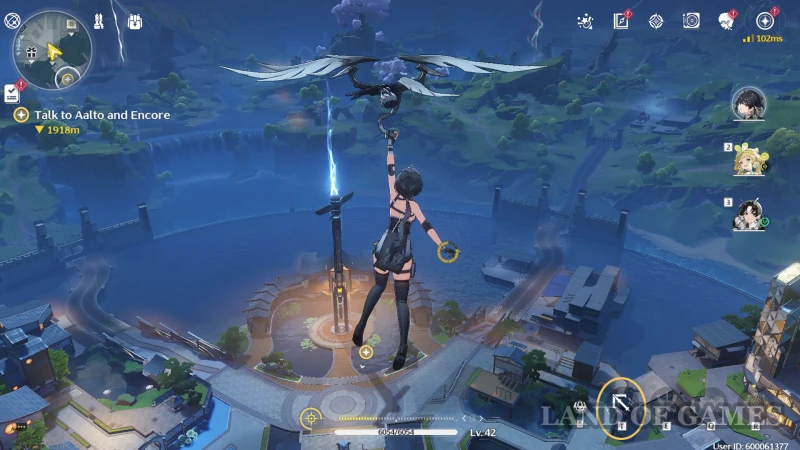Open the sparkle convene icon

586,20
